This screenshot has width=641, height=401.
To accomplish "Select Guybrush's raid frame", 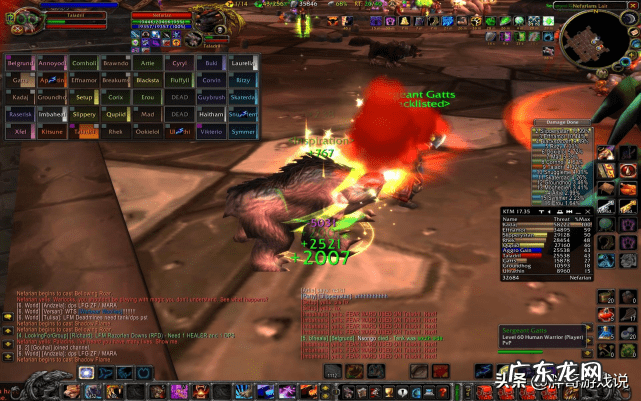I will tap(211, 97).
